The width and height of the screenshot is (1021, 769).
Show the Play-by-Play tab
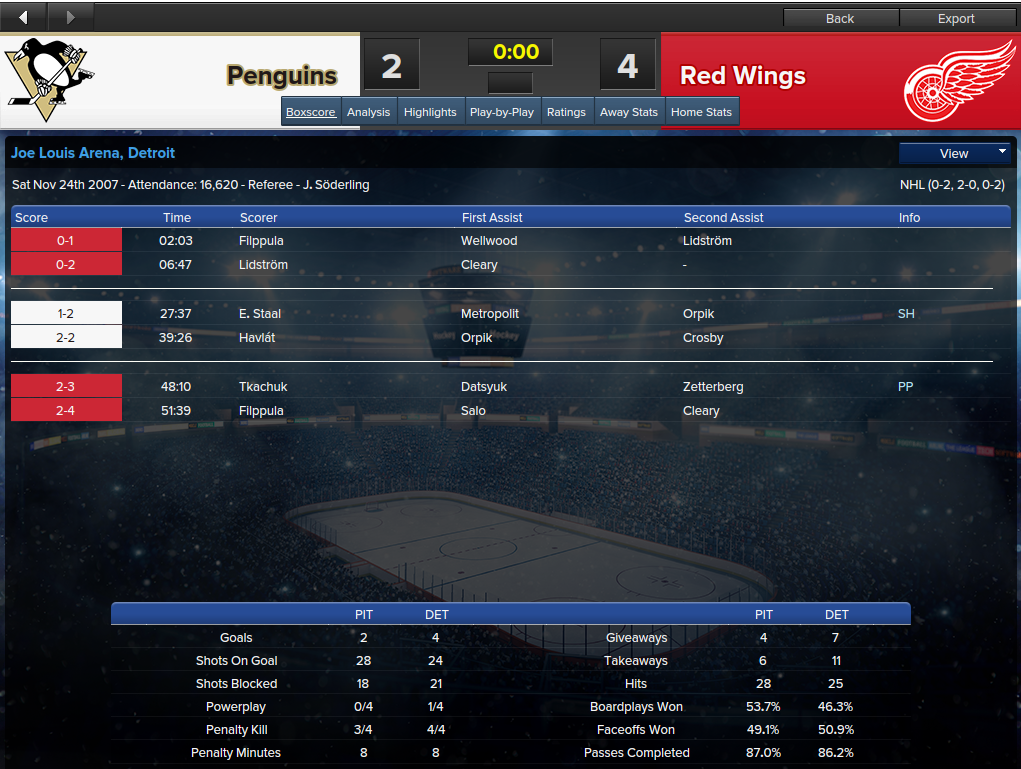[501, 112]
